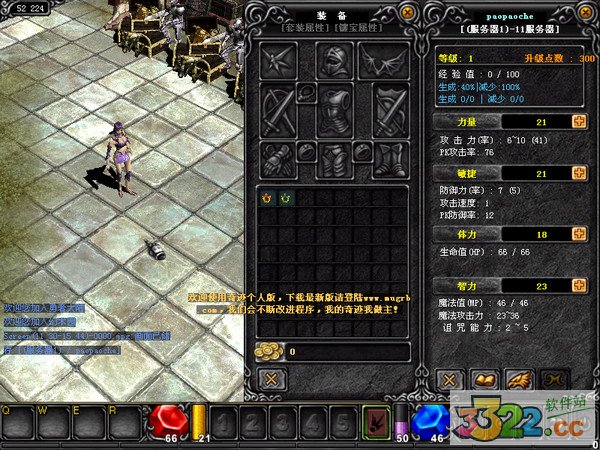Select the wings equipment slot
The height and width of the screenshot is (450, 600).
coord(383,62)
